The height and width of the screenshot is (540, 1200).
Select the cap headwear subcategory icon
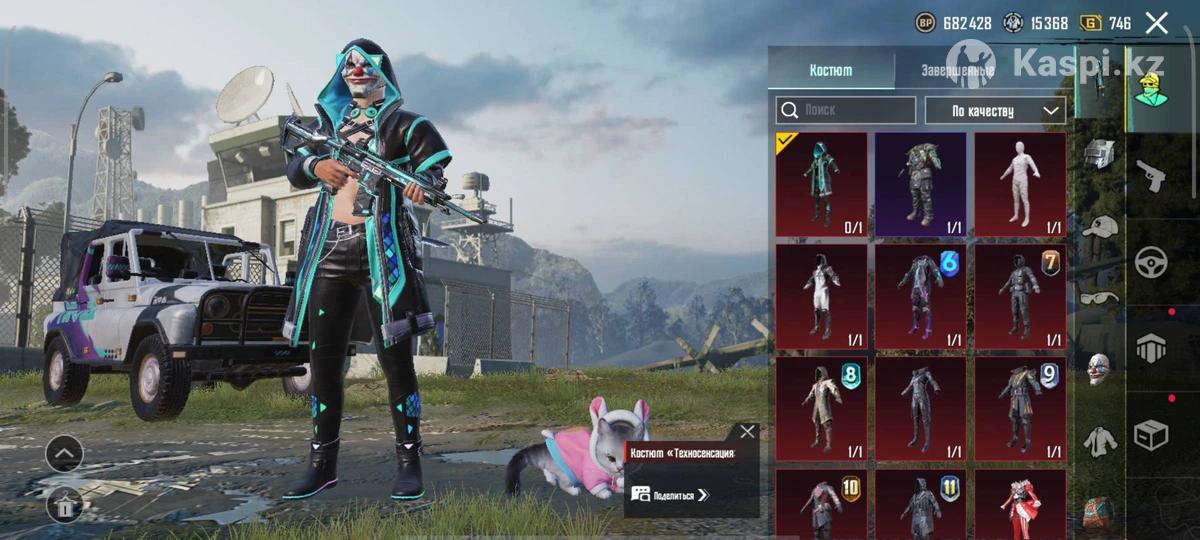click(1098, 227)
